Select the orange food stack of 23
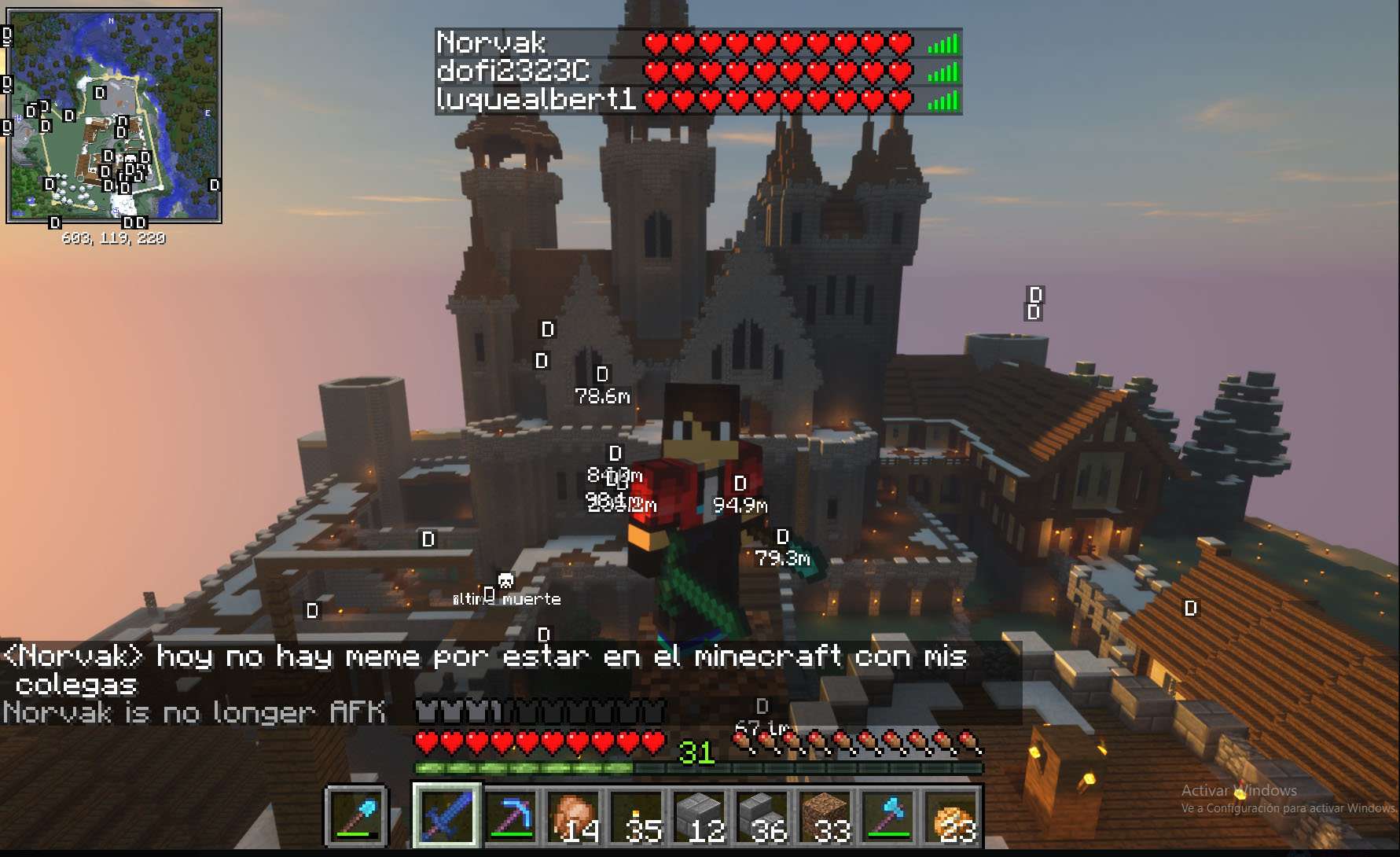 953,816
